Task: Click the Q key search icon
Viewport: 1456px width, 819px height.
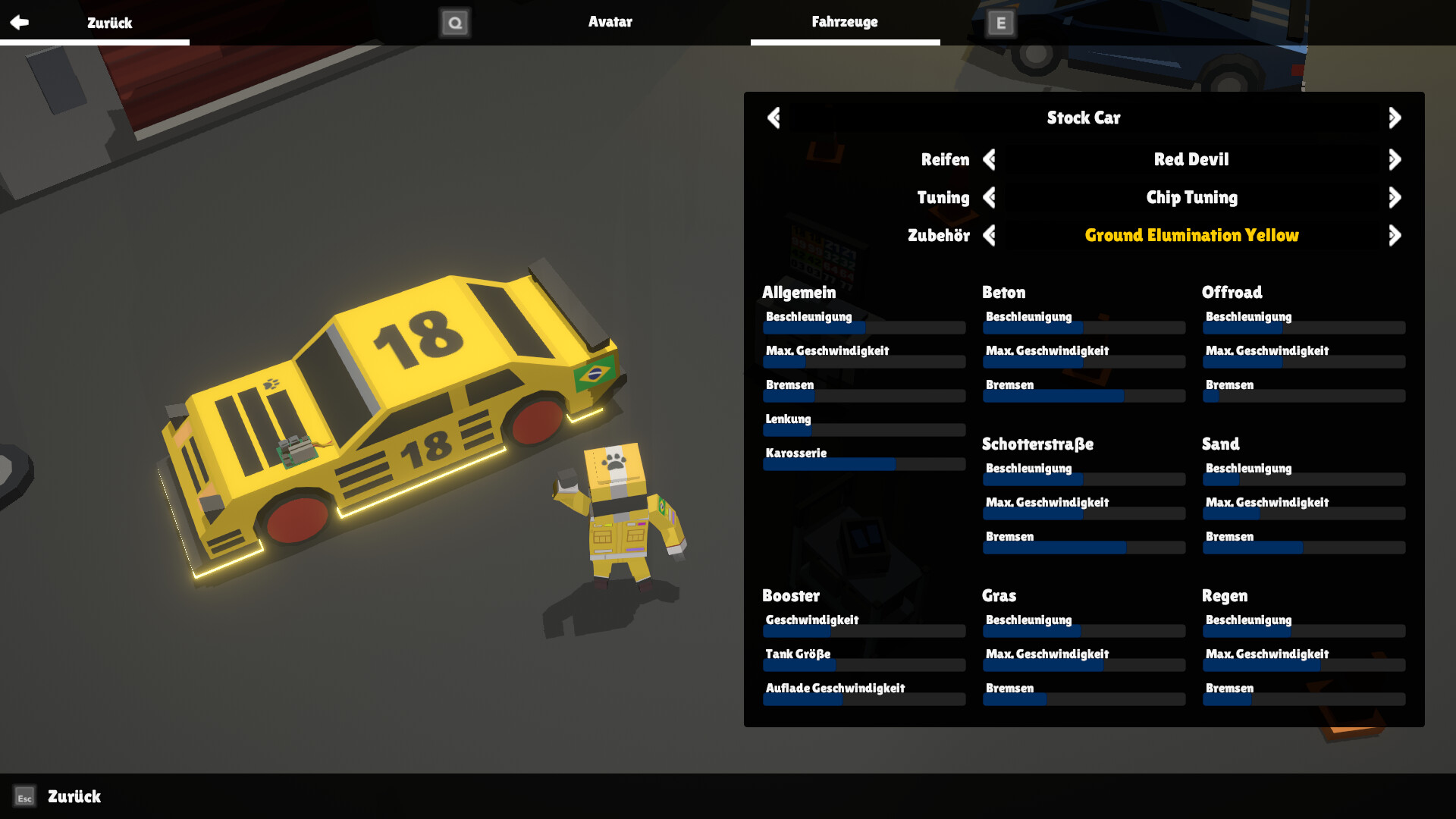Action: [455, 22]
